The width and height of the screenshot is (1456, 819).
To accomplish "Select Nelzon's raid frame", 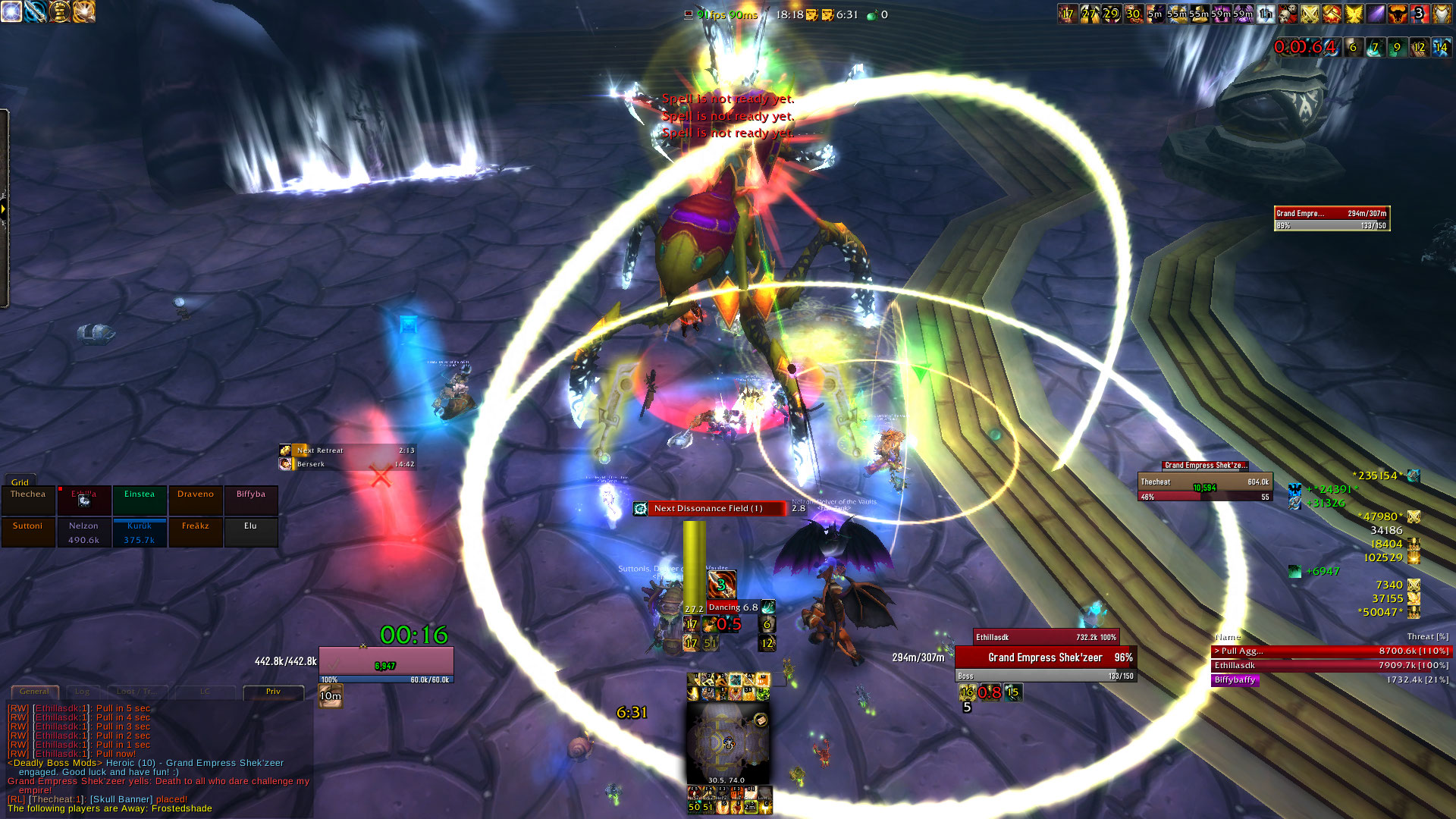I will click(83, 532).
